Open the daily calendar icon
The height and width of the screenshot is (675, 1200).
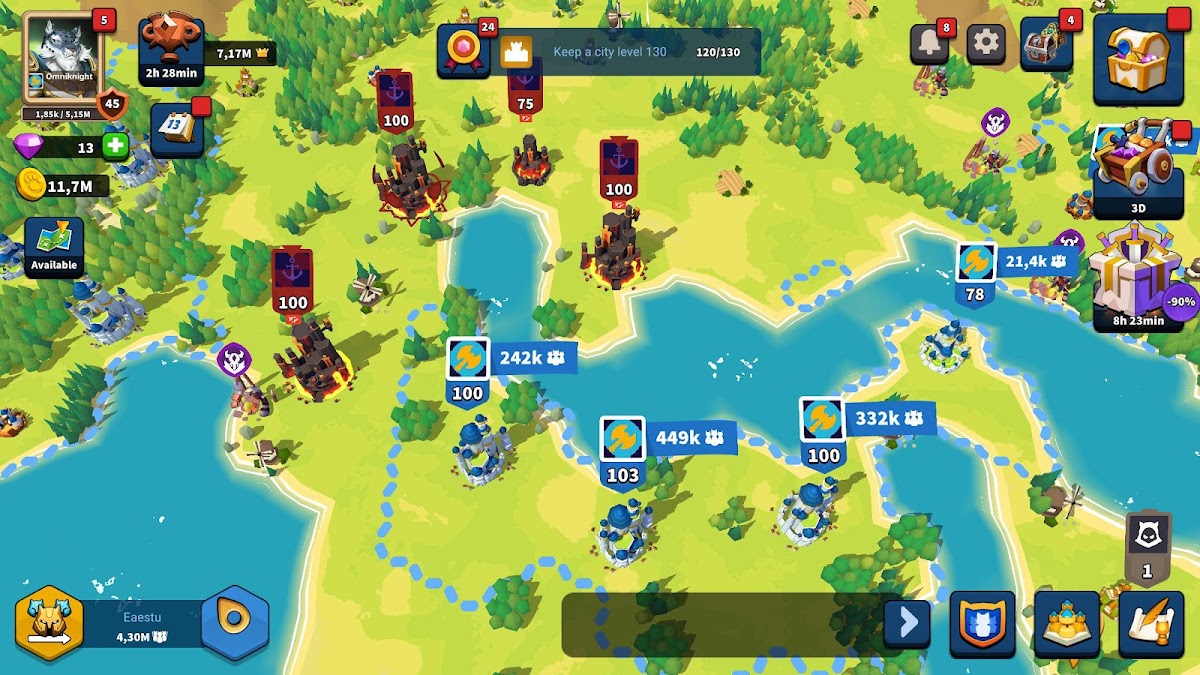(x=177, y=128)
